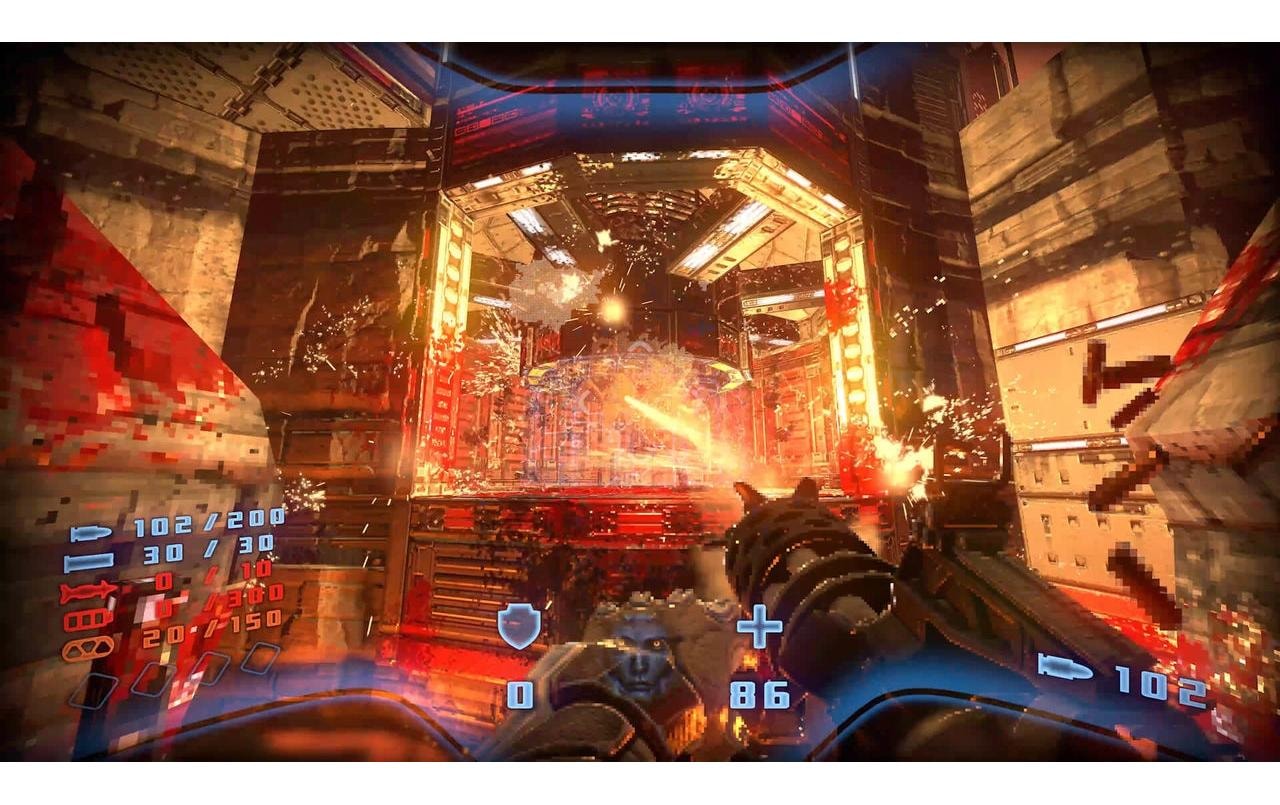Select the orange grenade ammo icon
Screen dimensions: 1280x805
[x=87, y=647]
